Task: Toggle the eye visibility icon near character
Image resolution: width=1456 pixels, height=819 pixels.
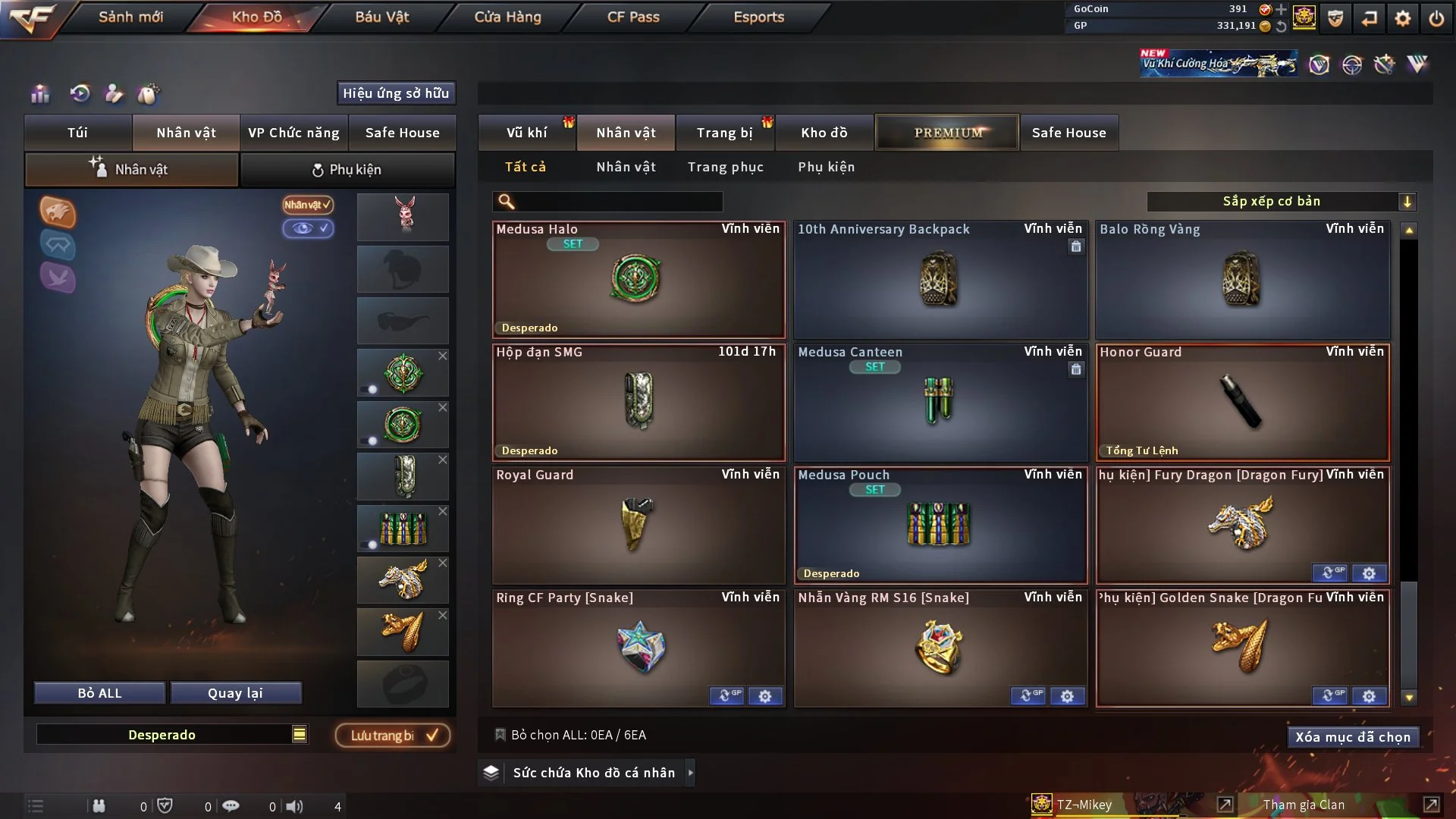Action: coord(308,229)
